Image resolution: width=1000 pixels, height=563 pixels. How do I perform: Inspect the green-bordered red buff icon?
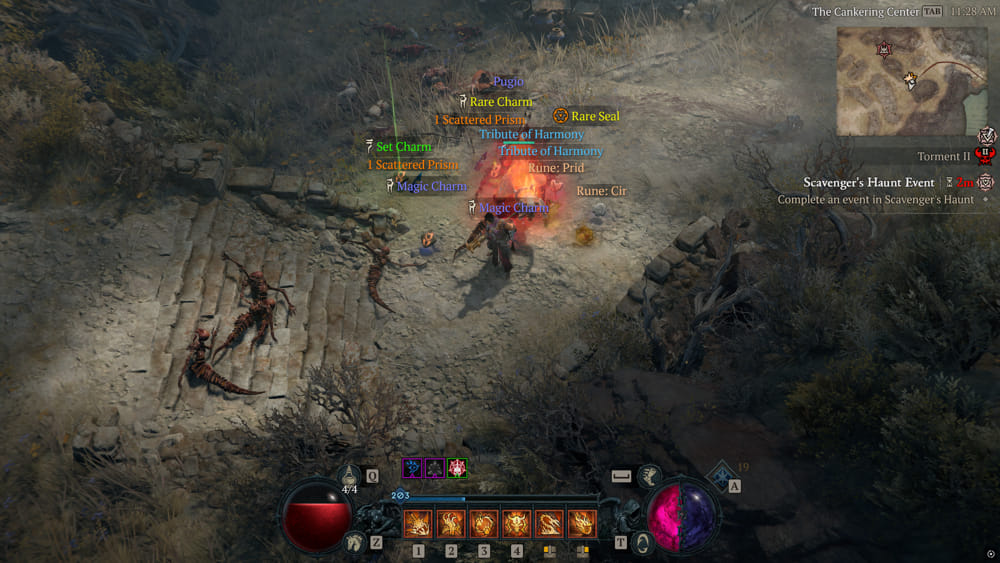[457, 467]
